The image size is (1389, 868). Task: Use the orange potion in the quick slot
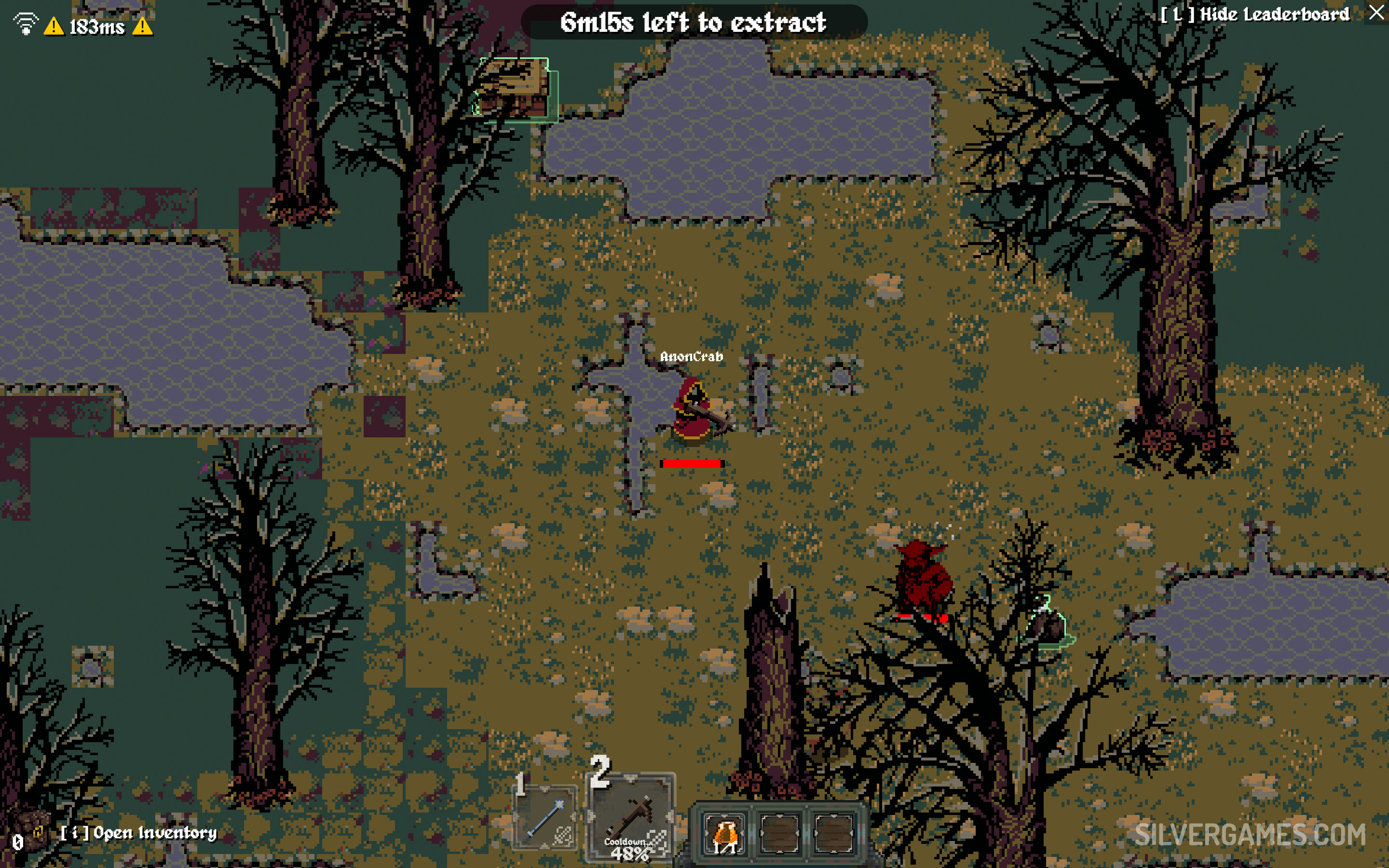click(x=724, y=833)
